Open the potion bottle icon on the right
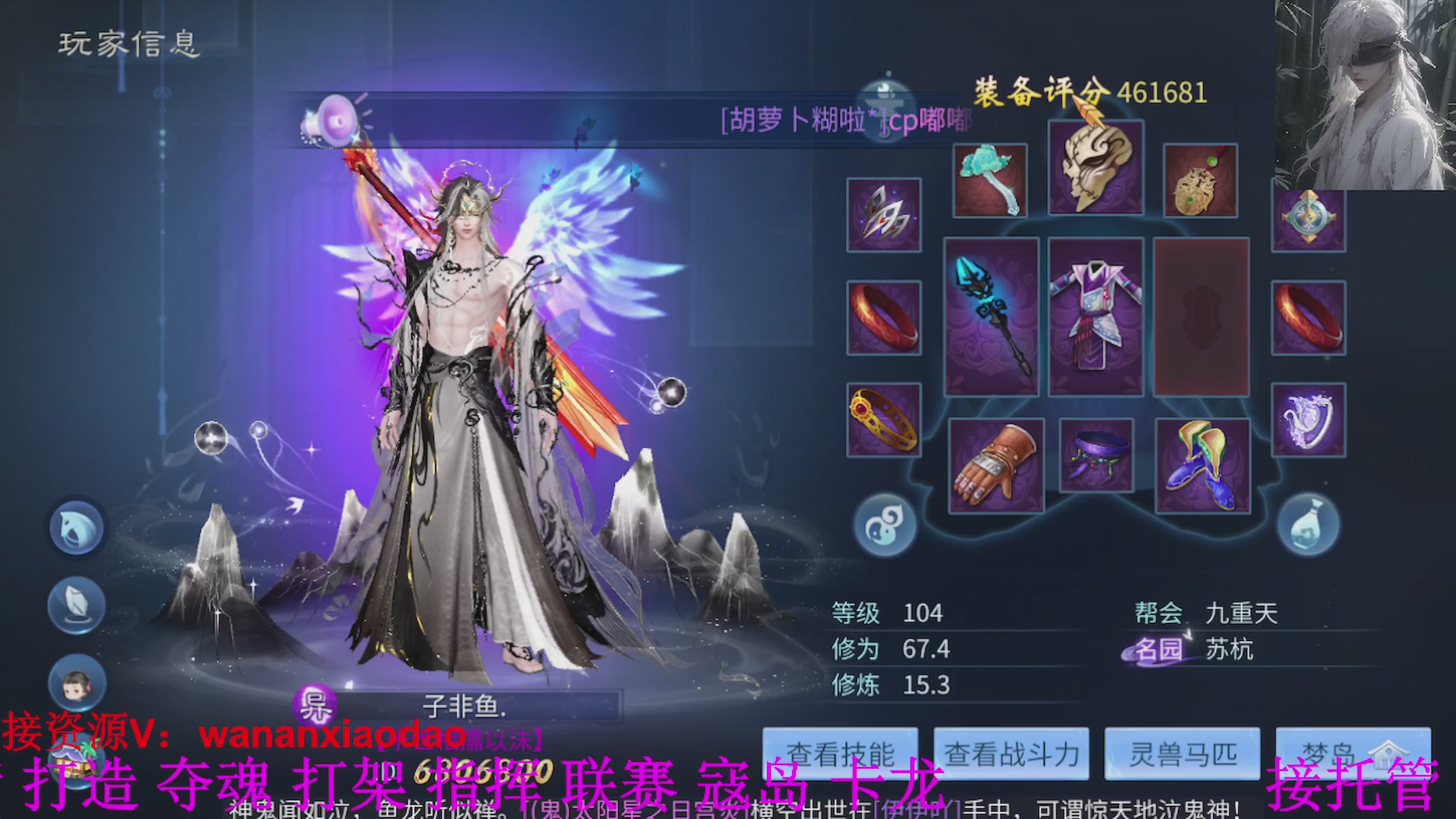 1309,523
